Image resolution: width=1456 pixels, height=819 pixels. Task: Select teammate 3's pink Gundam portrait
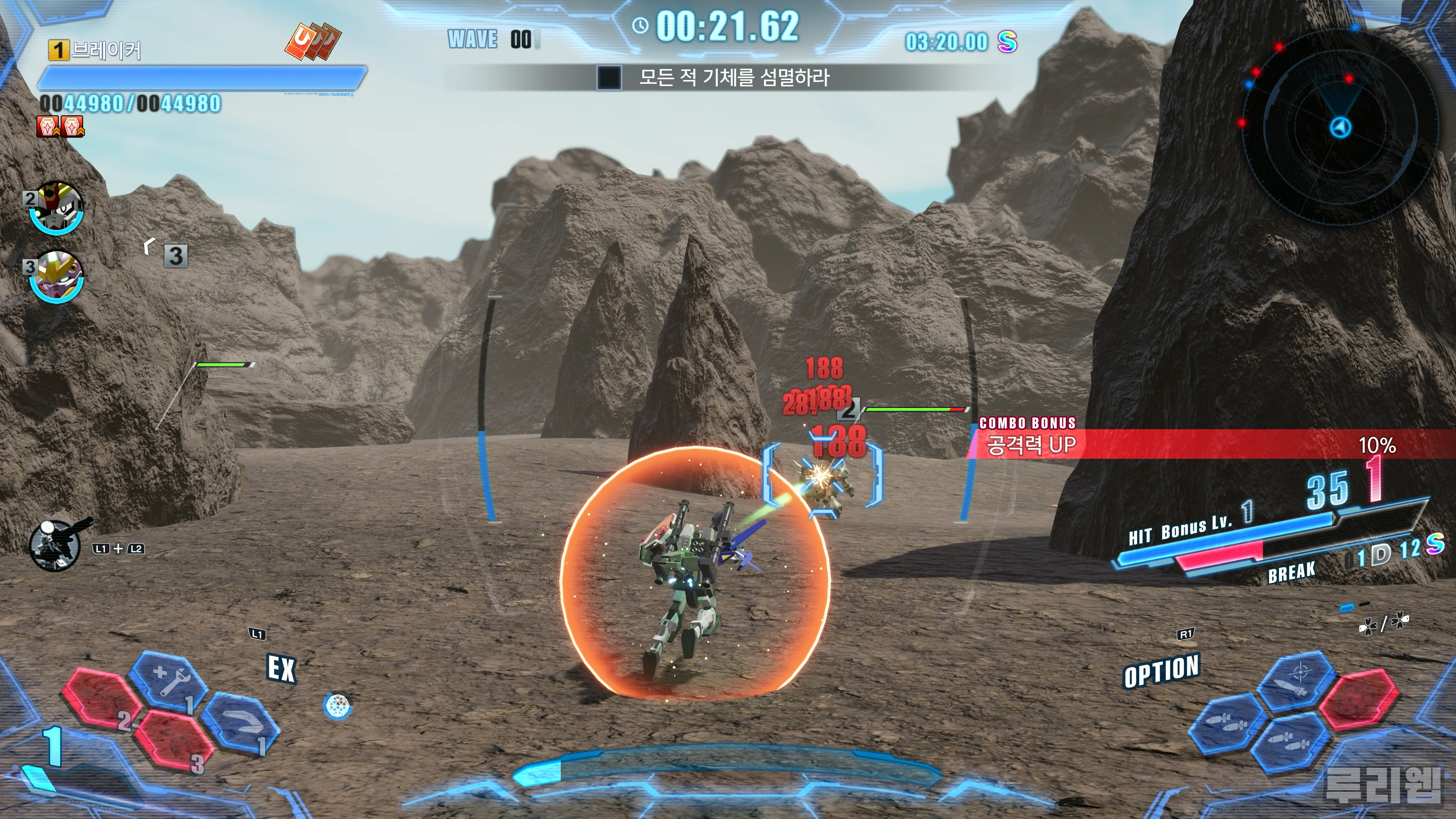pyautogui.click(x=56, y=277)
